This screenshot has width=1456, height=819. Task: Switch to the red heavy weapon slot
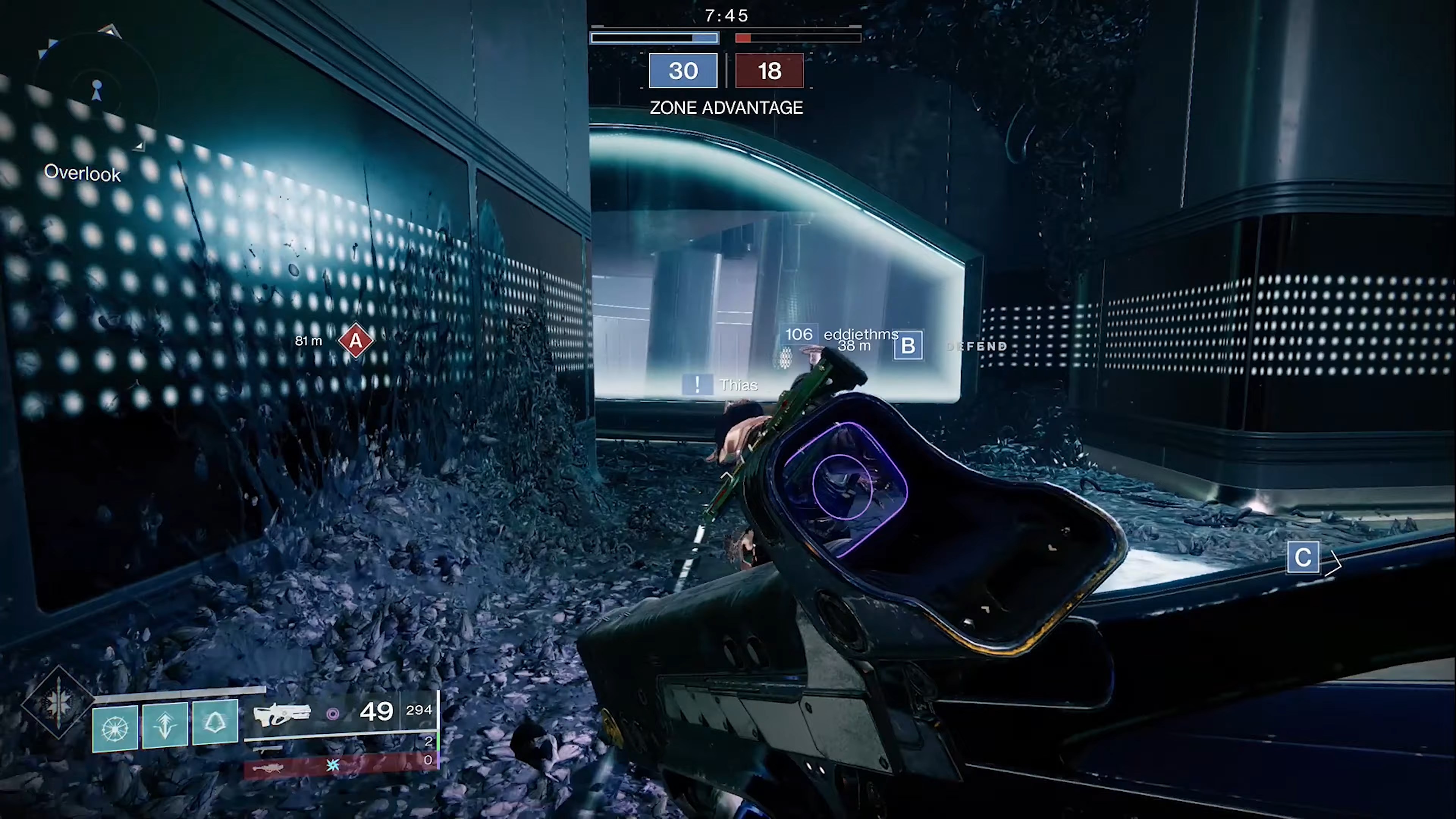pyautogui.click(x=340, y=766)
